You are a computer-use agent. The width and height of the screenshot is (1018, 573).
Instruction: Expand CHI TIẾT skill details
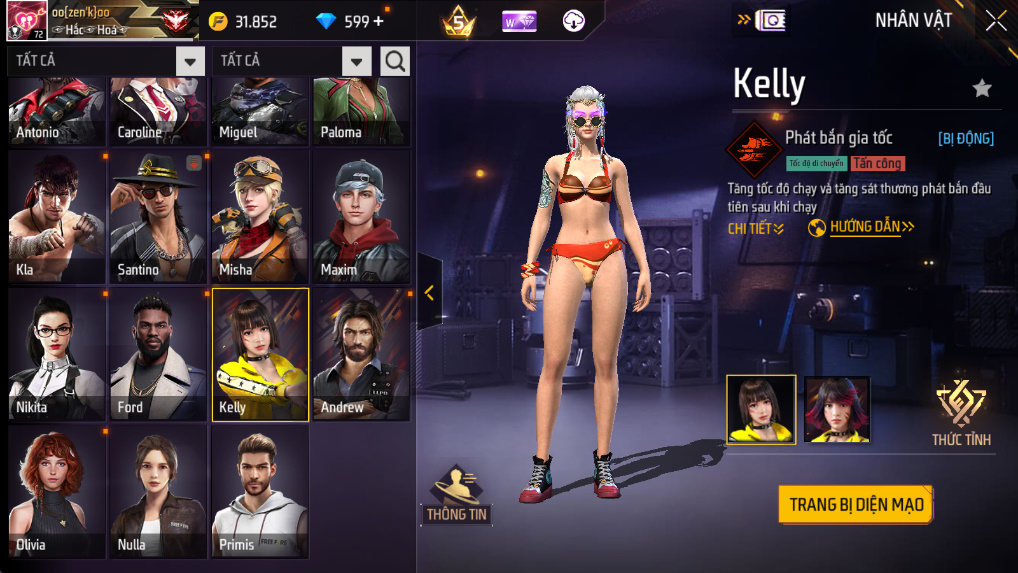click(x=755, y=229)
